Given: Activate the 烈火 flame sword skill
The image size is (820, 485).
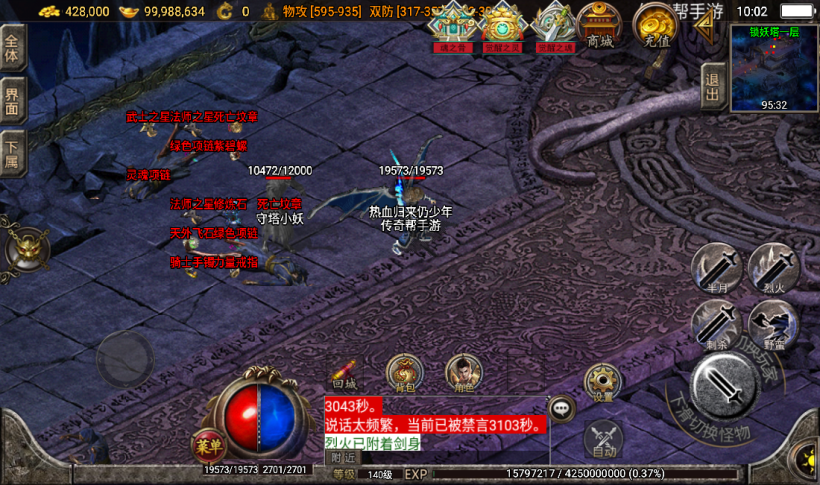Looking at the screenshot, I should [772, 269].
